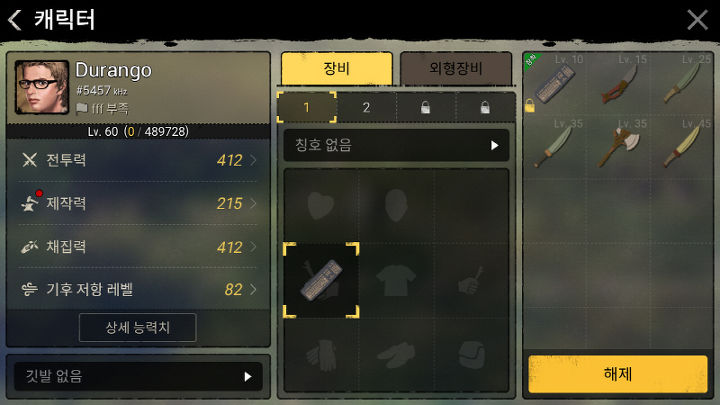This screenshot has width=720, height=405.
Task: View 채집력 gathering power details
Action: coord(138,246)
